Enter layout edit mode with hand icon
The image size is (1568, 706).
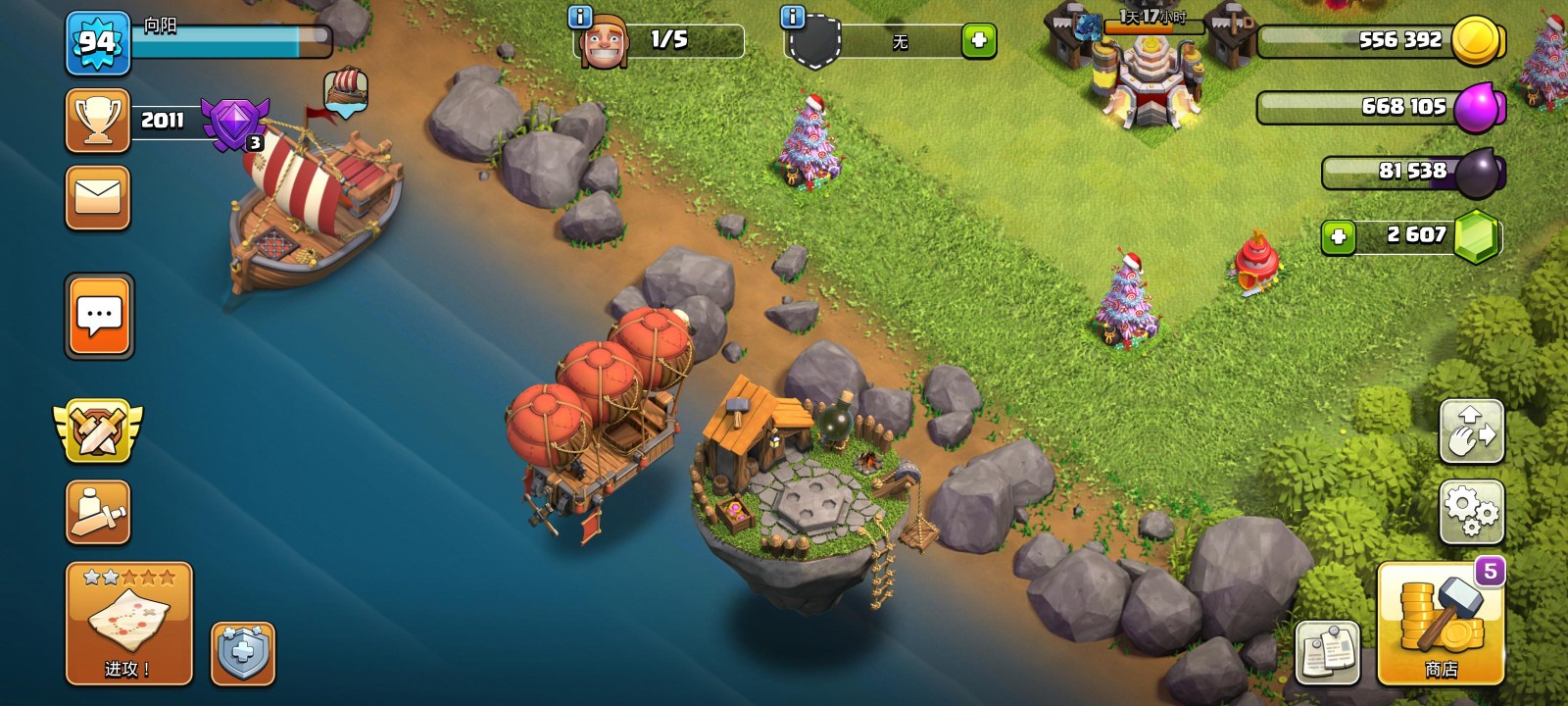point(1470,430)
